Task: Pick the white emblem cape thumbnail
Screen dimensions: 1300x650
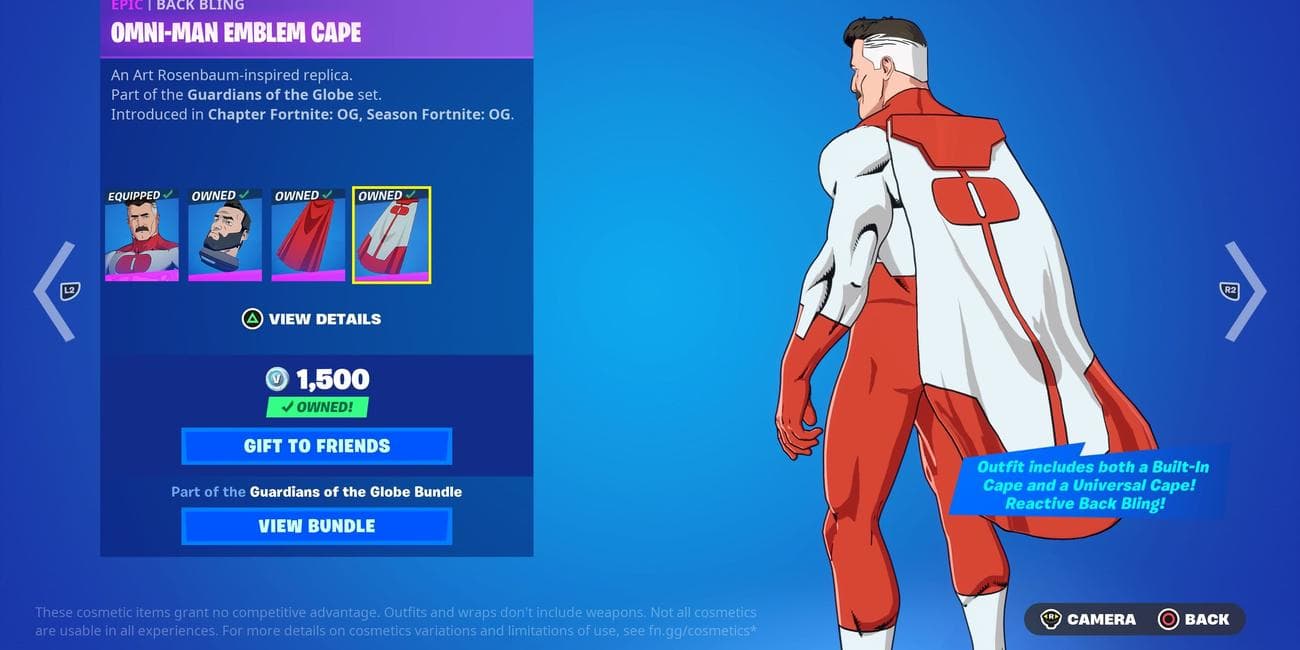Action: click(x=391, y=236)
